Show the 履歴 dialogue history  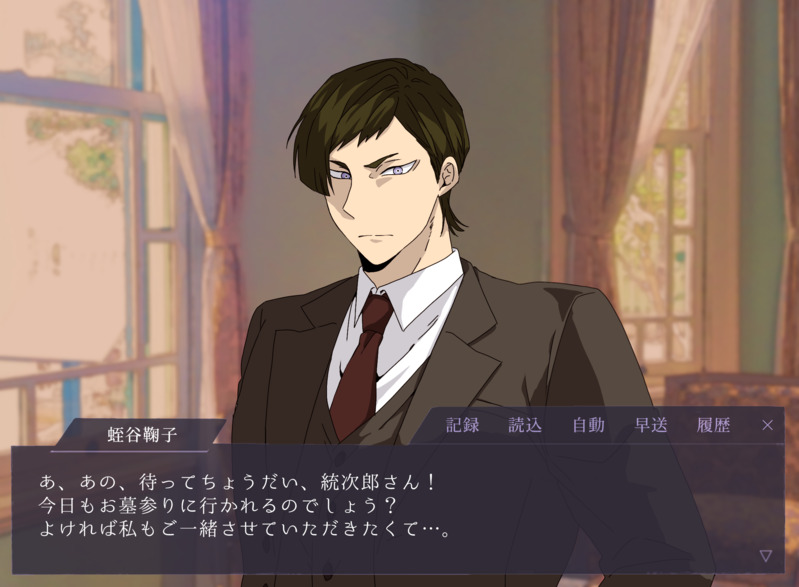click(x=713, y=425)
